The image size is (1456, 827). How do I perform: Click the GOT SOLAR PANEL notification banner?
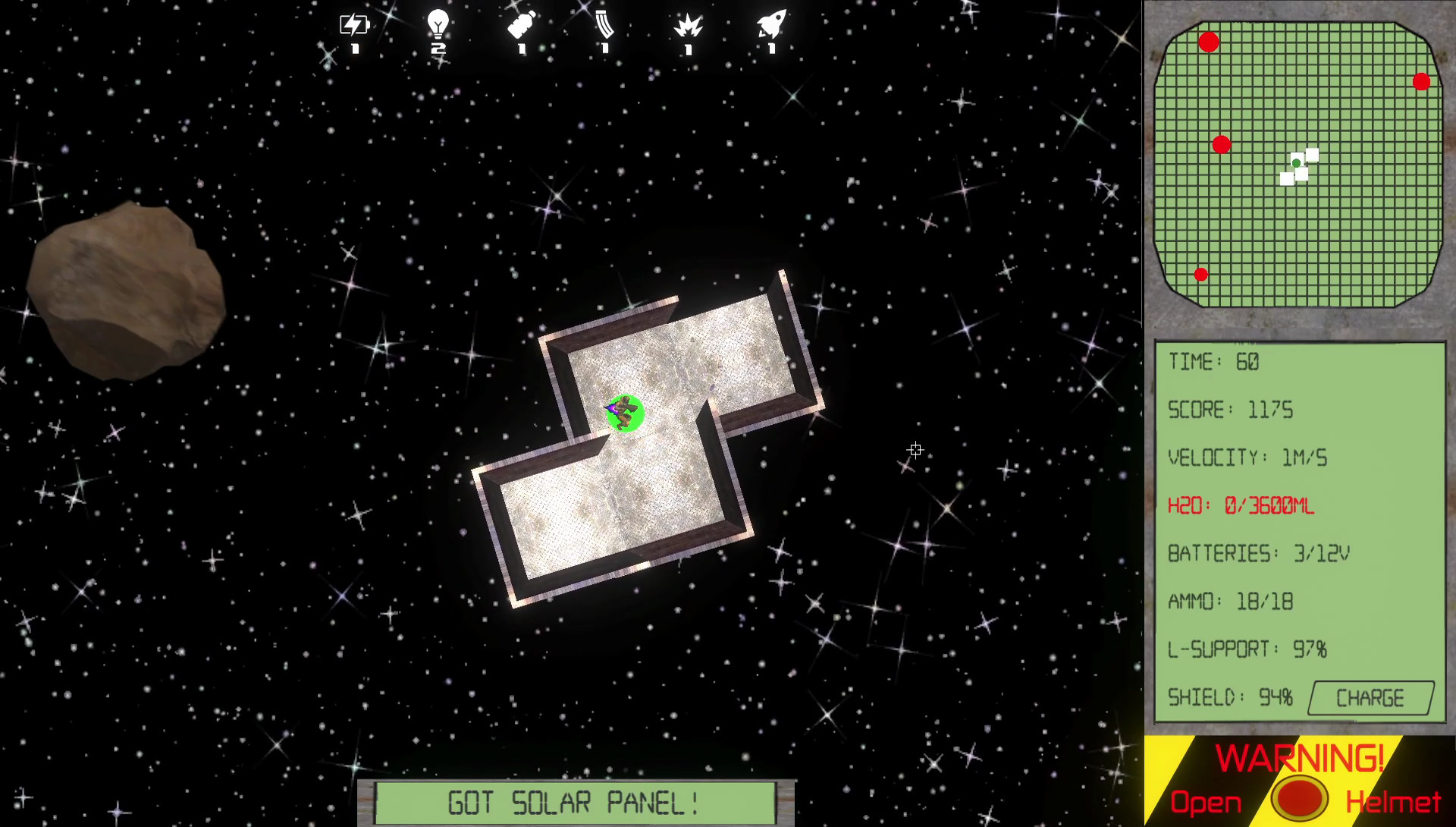coord(575,800)
